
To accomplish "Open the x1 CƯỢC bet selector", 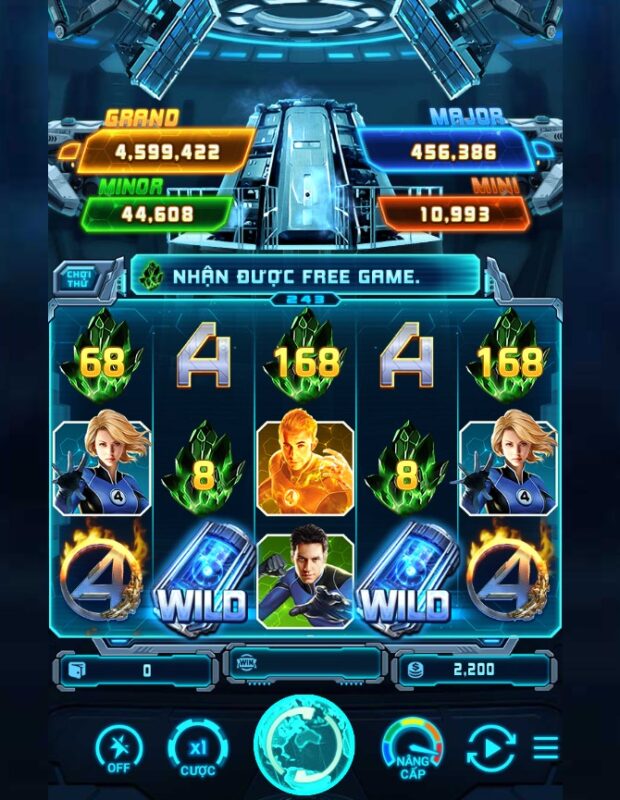I will tap(197, 748).
